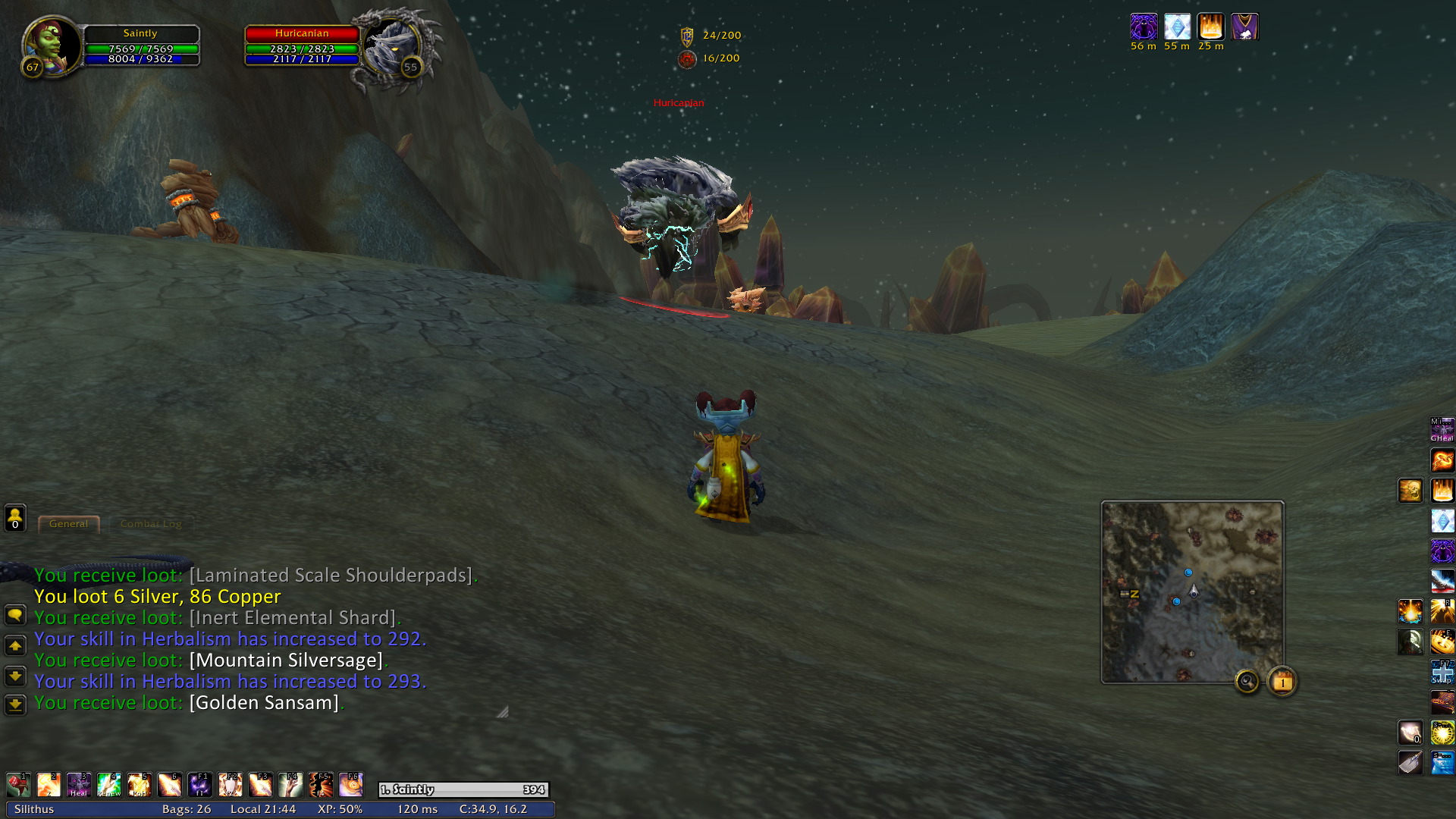Jump chat to the bottom
Screen dimensions: 1456x819
[x=15, y=705]
